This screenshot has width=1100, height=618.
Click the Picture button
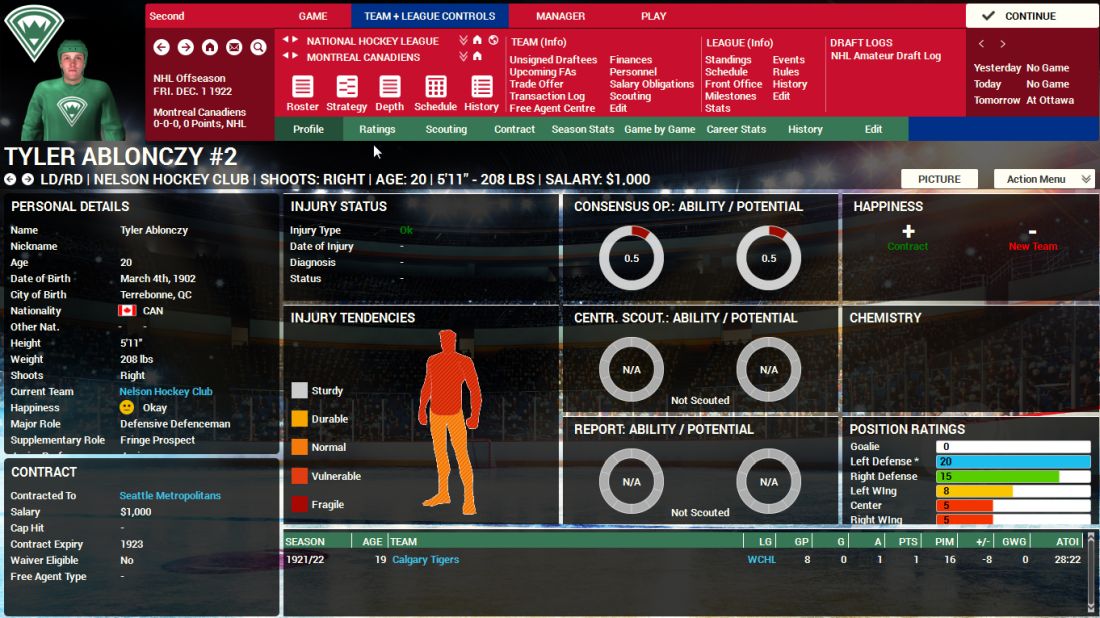939,179
